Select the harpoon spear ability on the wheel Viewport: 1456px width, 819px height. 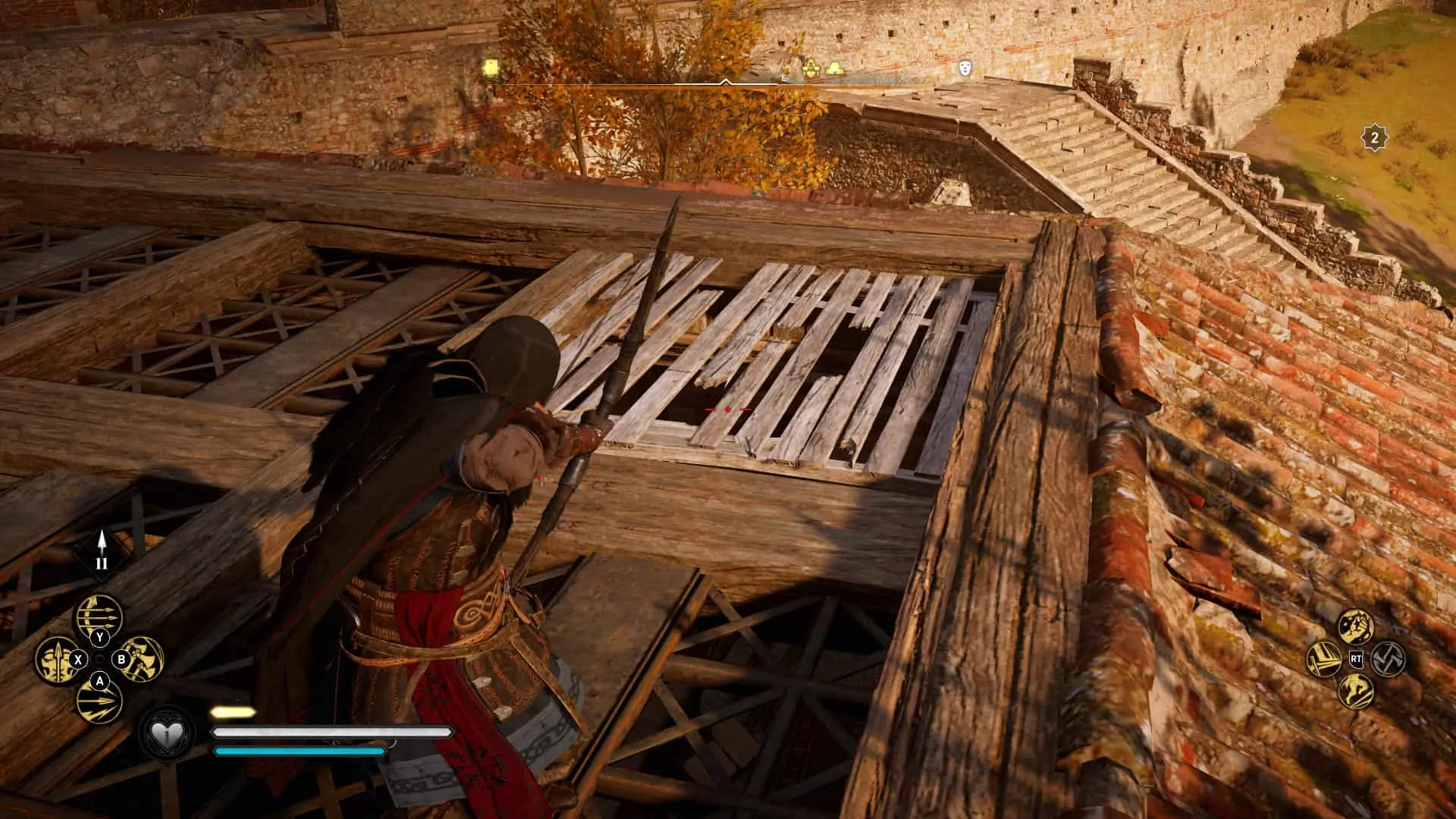tap(55, 660)
